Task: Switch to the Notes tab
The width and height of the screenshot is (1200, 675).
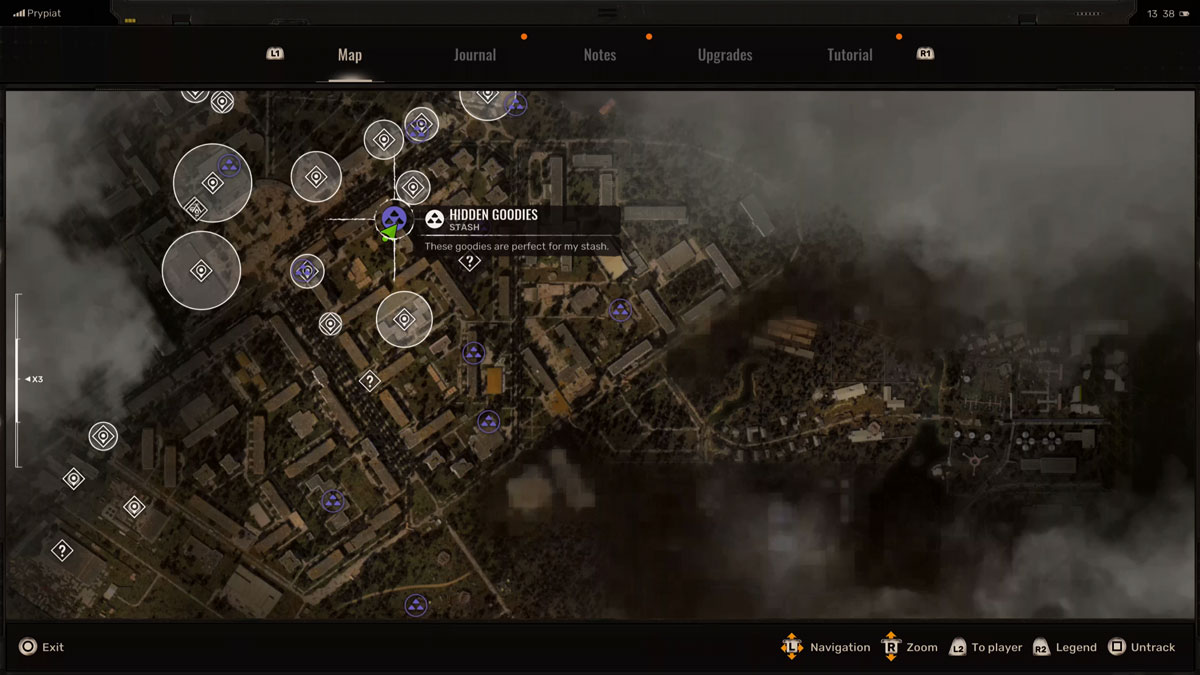Action: pyautogui.click(x=600, y=55)
